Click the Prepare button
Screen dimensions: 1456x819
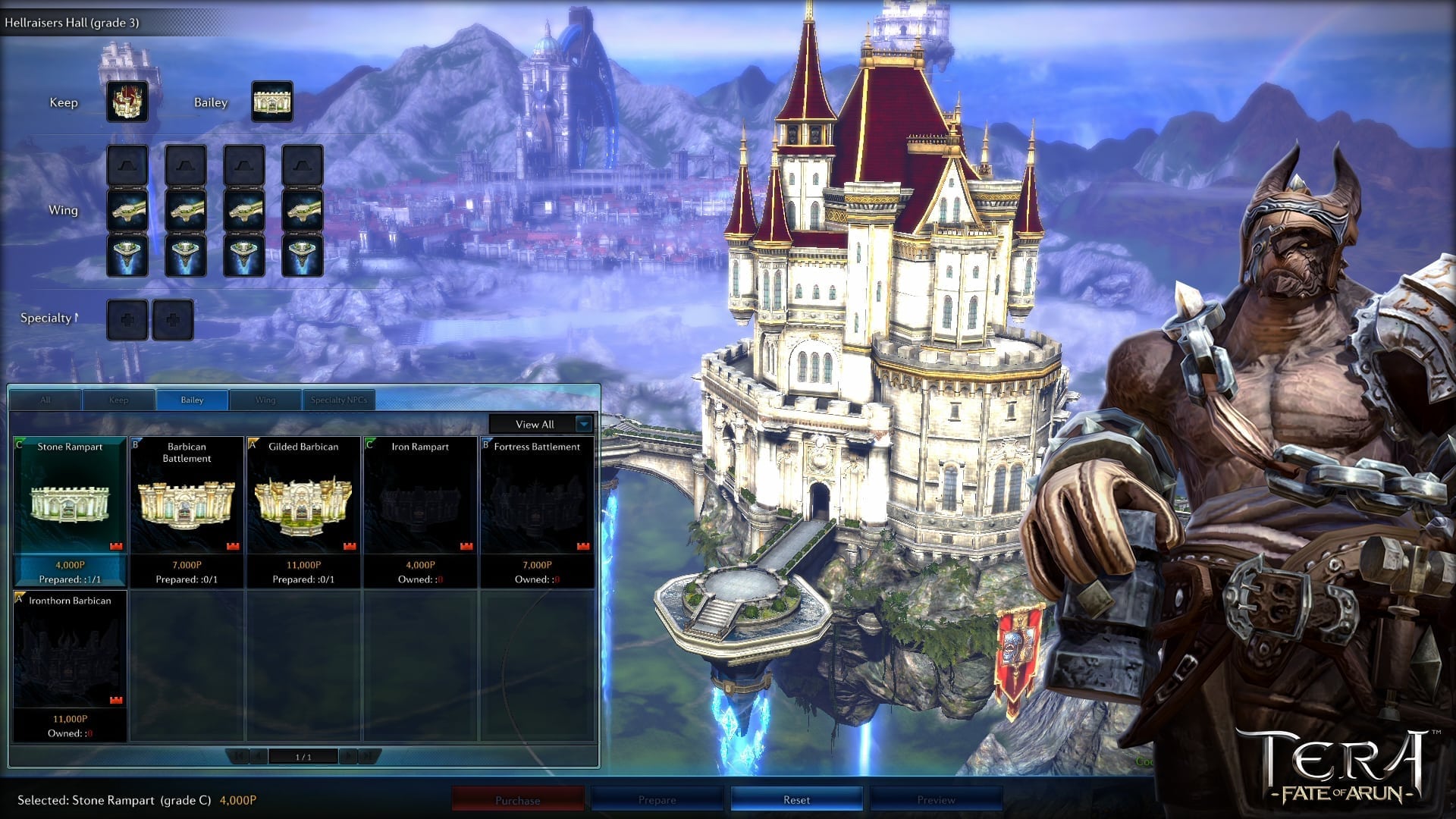(657, 800)
